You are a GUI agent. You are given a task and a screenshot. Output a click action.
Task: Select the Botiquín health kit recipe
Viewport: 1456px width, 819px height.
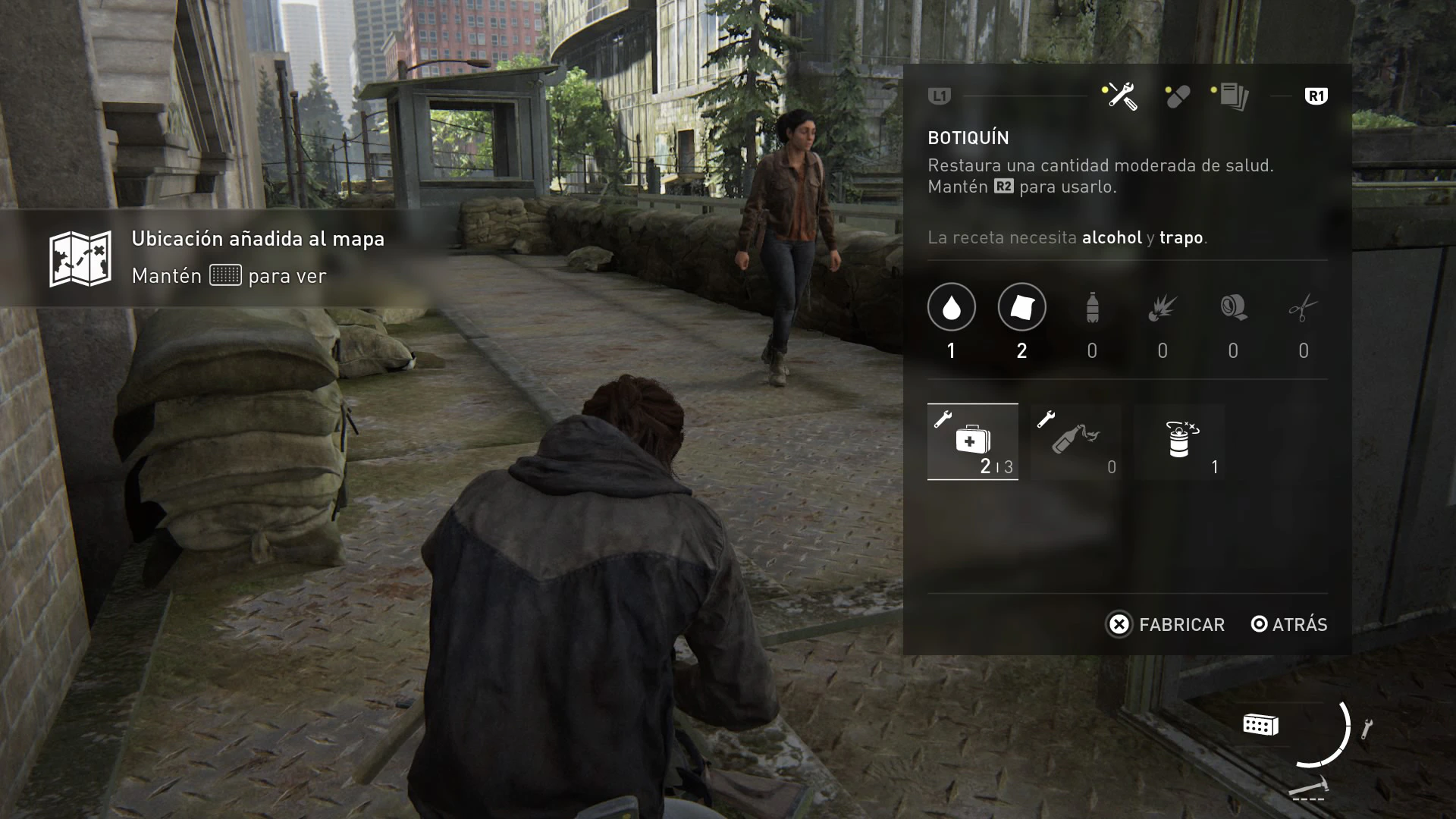tap(973, 441)
